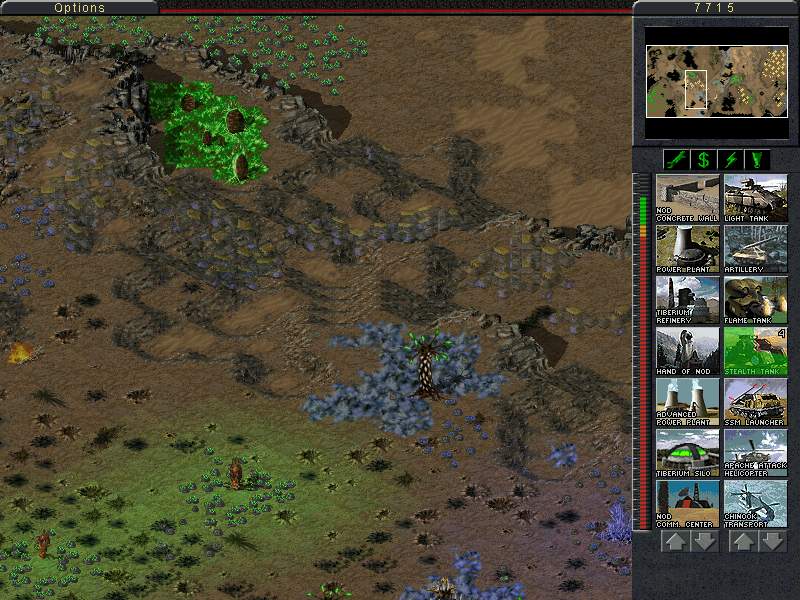Queue a Chinook Transport
800x600 pixels.
pos(755,504)
